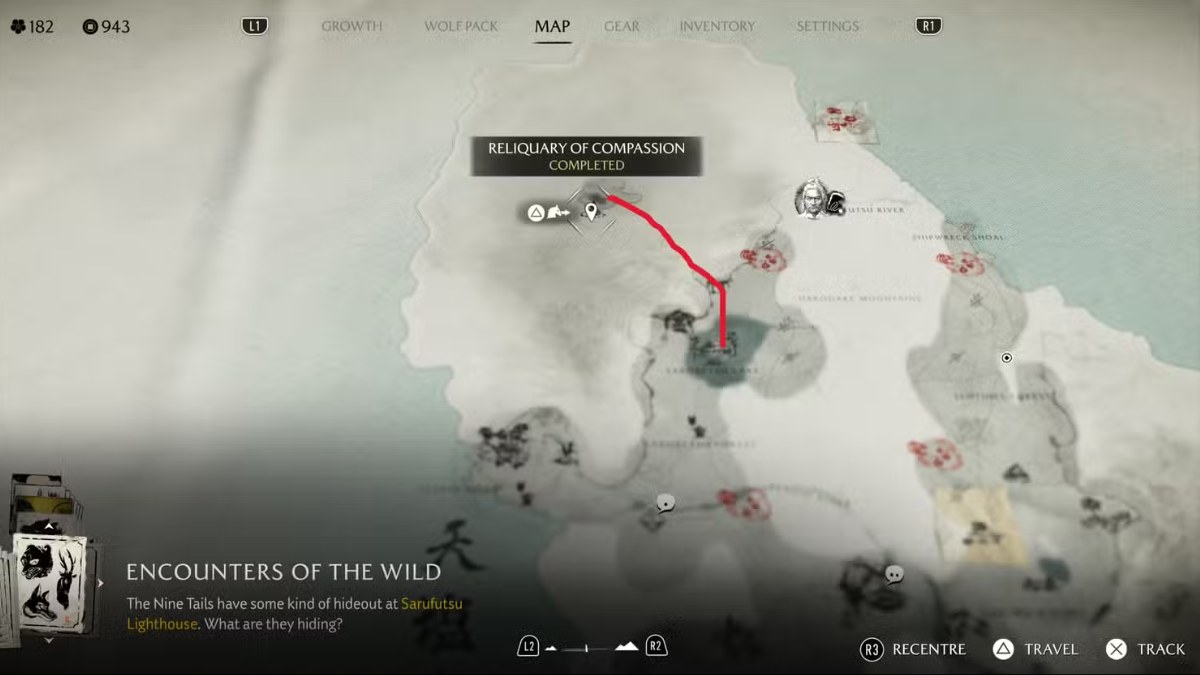Choose the Travel option

pyautogui.click(x=1036, y=649)
